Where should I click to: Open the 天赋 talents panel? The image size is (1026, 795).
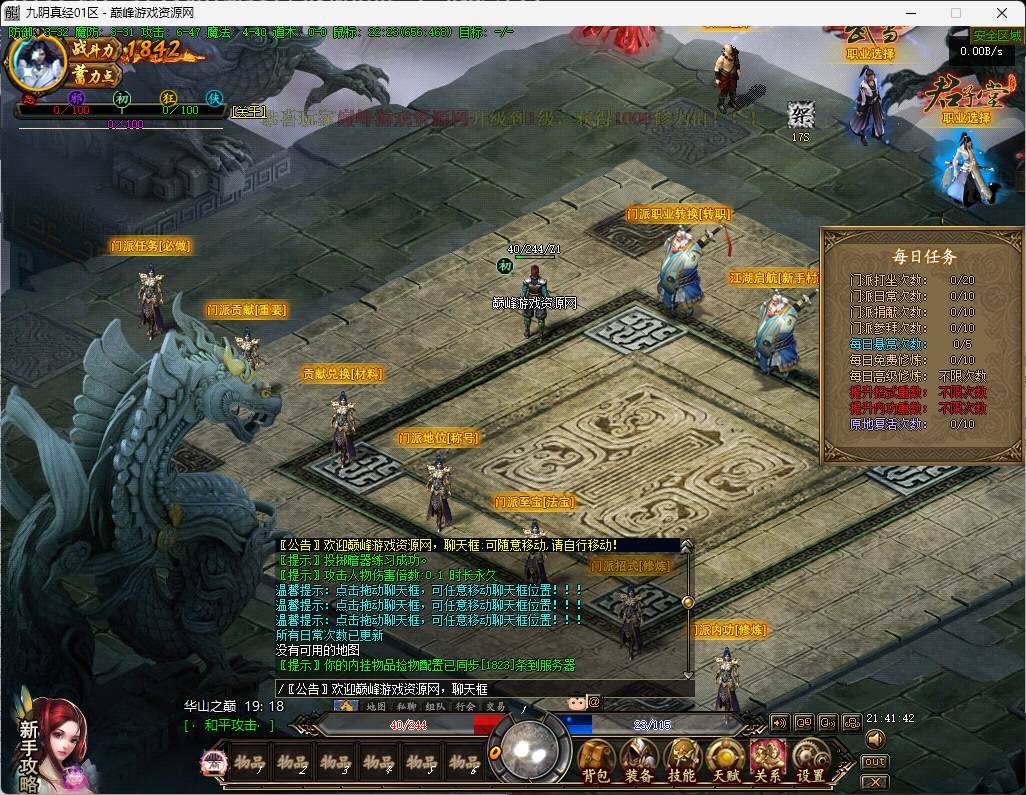pyautogui.click(x=725, y=762)
